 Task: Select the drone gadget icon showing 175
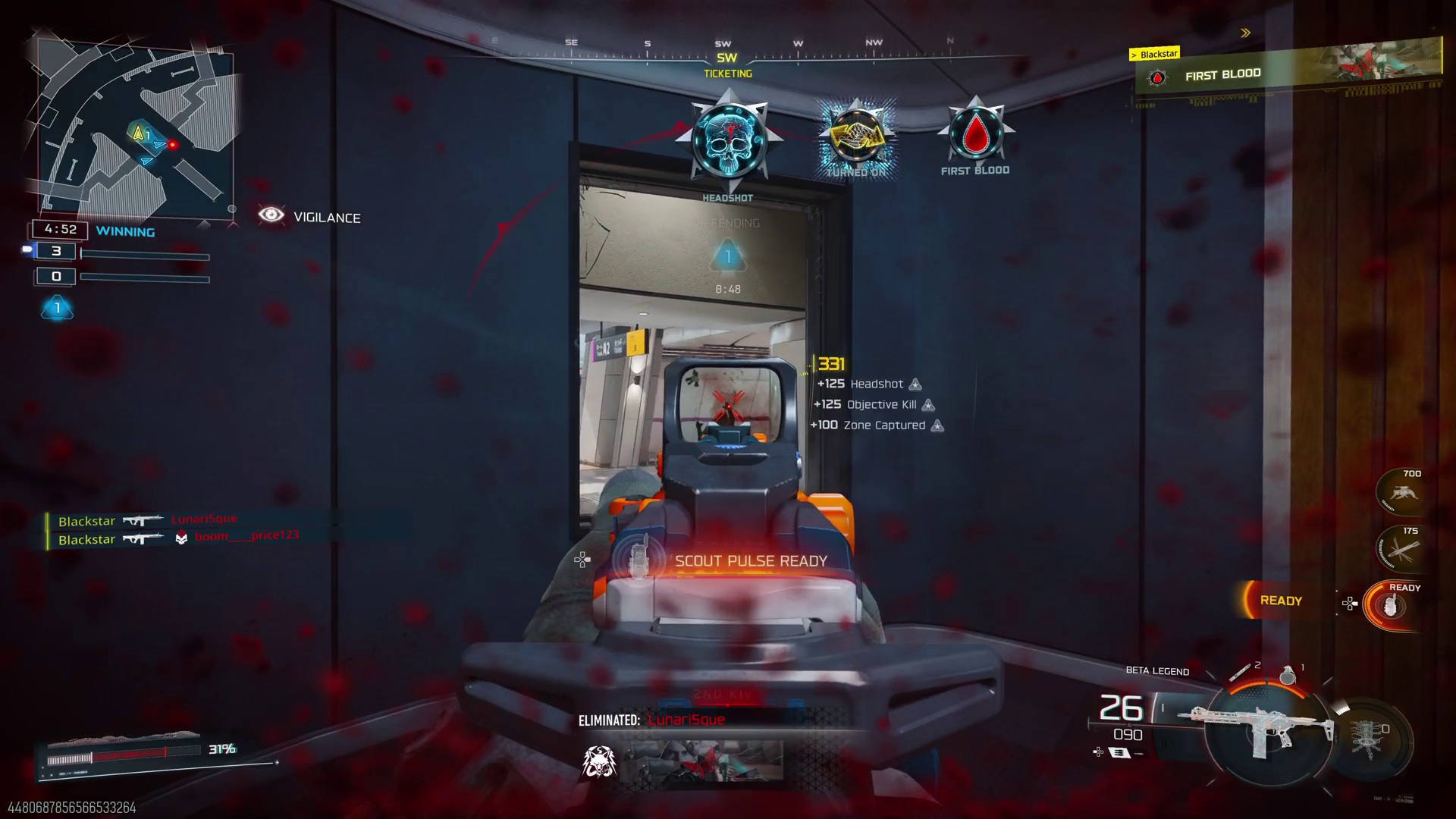1399,548
